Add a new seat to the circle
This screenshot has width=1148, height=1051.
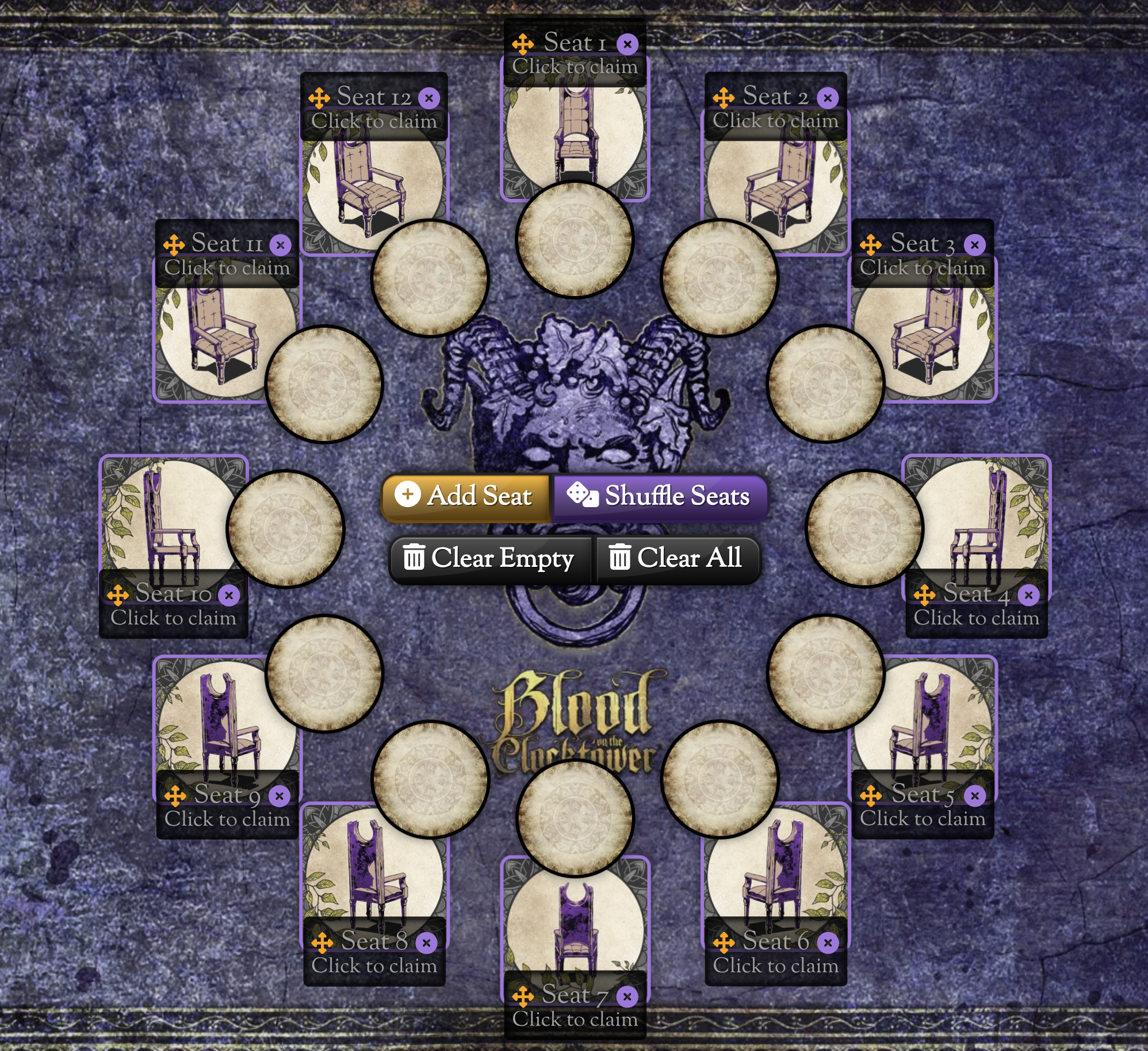pos(466,496)
